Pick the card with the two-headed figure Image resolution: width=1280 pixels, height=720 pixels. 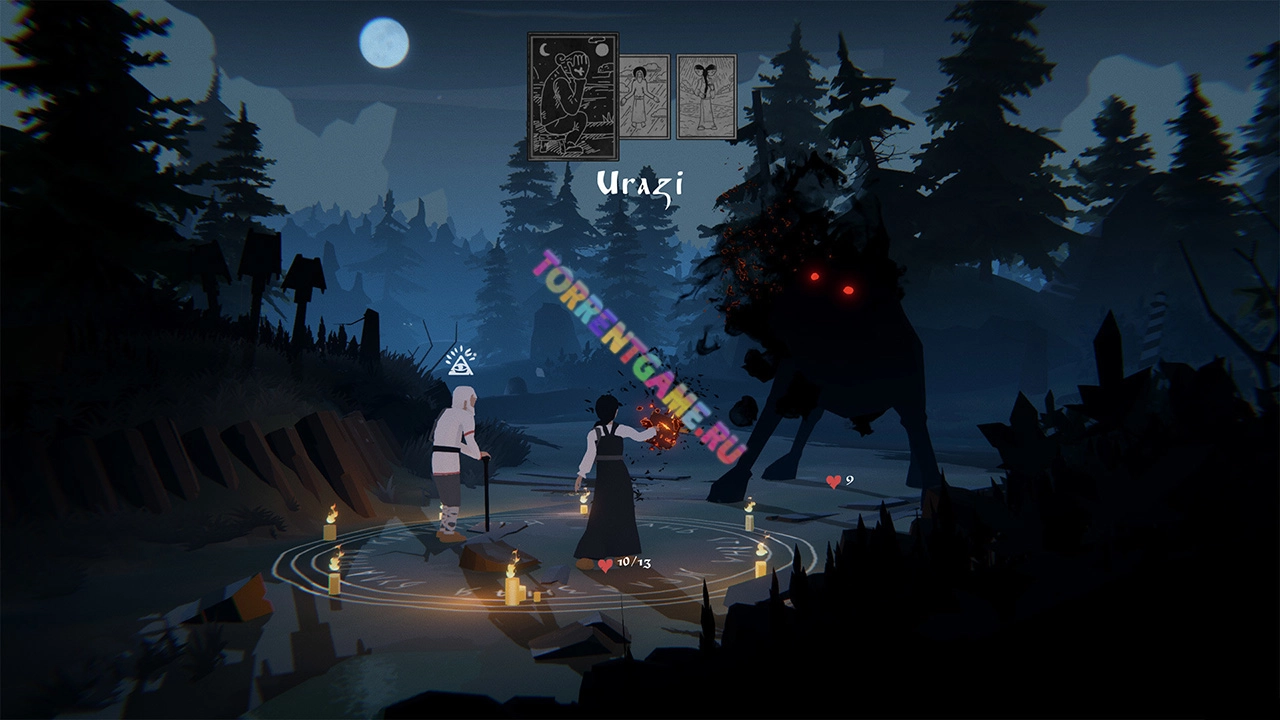coord(706,97)
